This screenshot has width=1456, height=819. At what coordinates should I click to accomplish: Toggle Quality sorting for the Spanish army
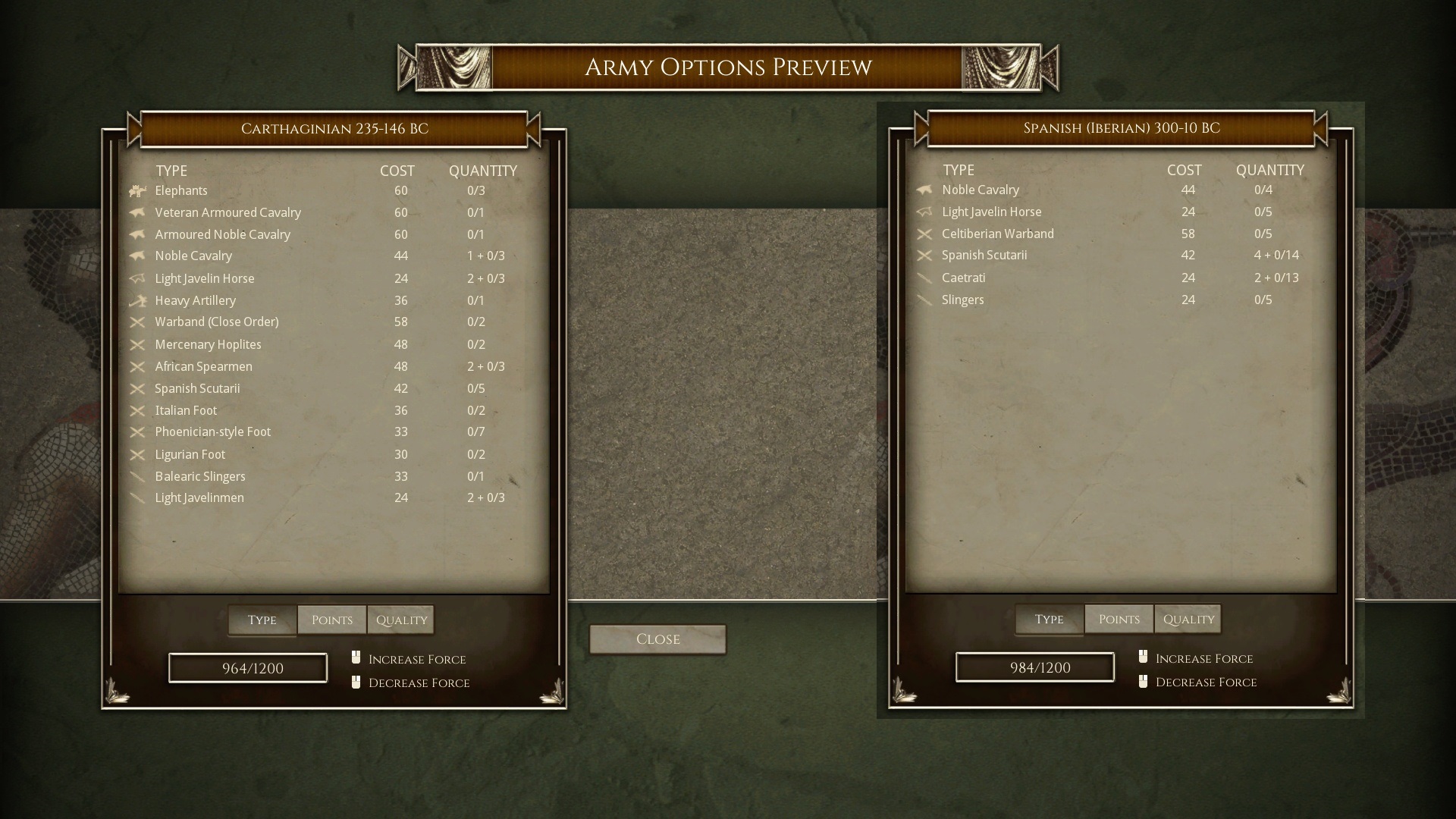[1188, 619]
